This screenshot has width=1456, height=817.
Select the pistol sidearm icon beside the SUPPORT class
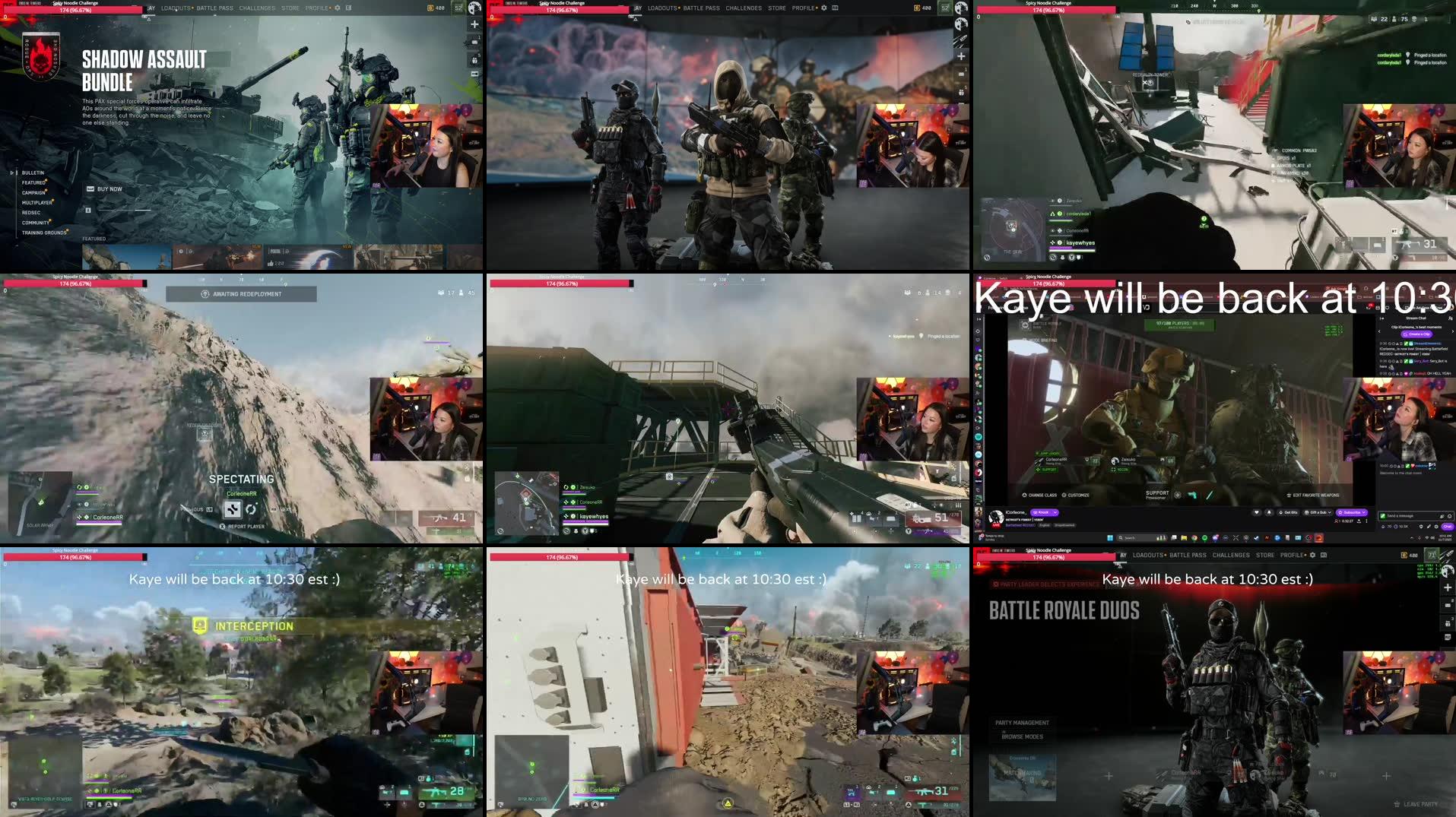coord(1191,496)
